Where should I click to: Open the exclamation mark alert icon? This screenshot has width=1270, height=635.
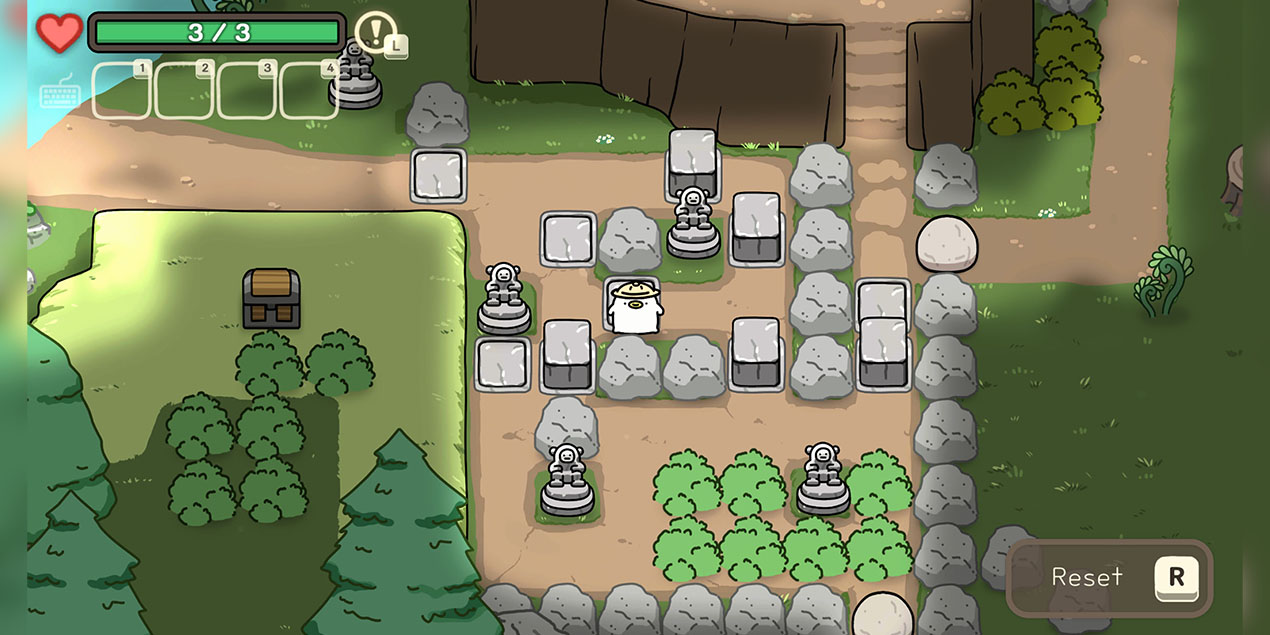(x=375, y=32)
